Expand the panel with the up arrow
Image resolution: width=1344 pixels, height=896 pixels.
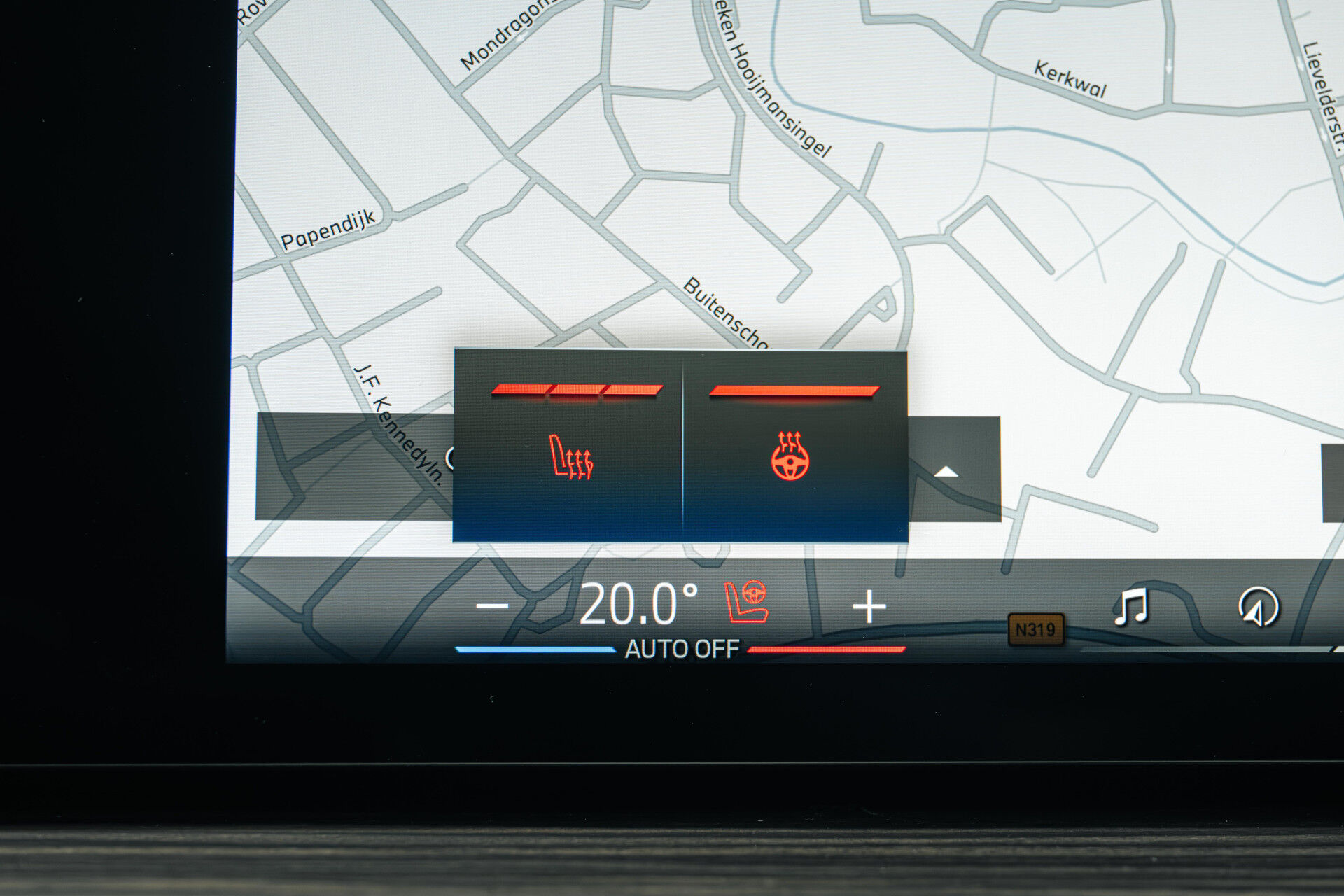[946, 472]
